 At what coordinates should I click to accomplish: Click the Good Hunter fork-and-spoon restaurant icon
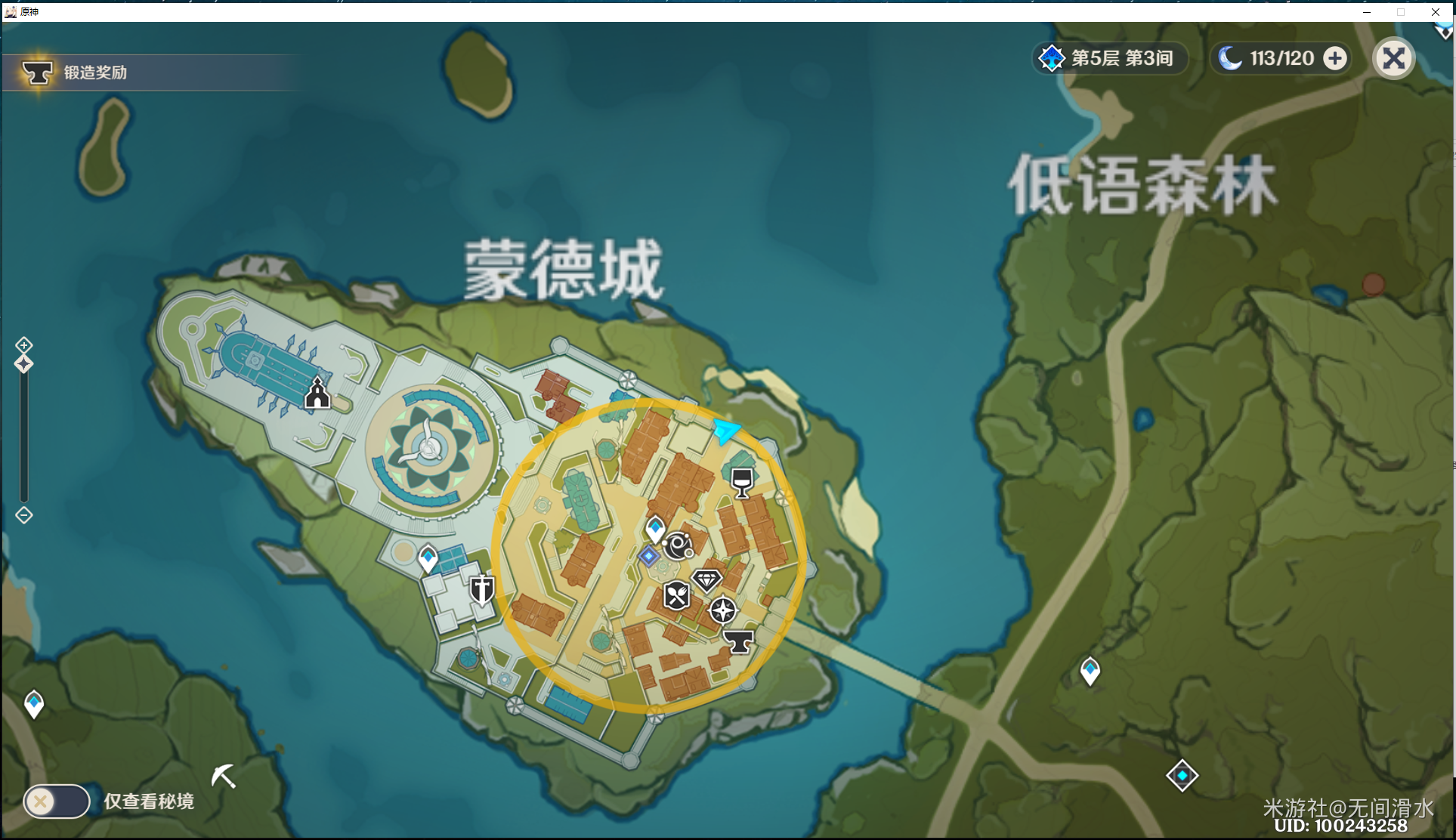(675, 594)
